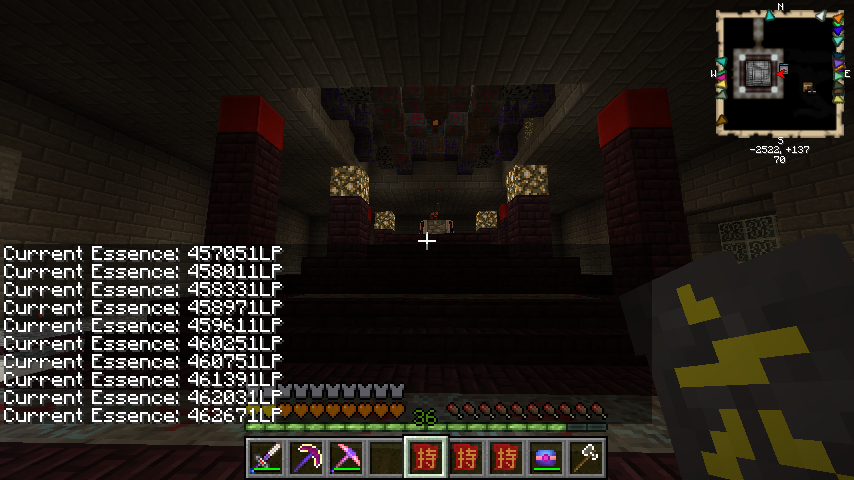Equip the white-headed axe in the hotbar
Screen dimensions: 854x480
coord(586,458)
